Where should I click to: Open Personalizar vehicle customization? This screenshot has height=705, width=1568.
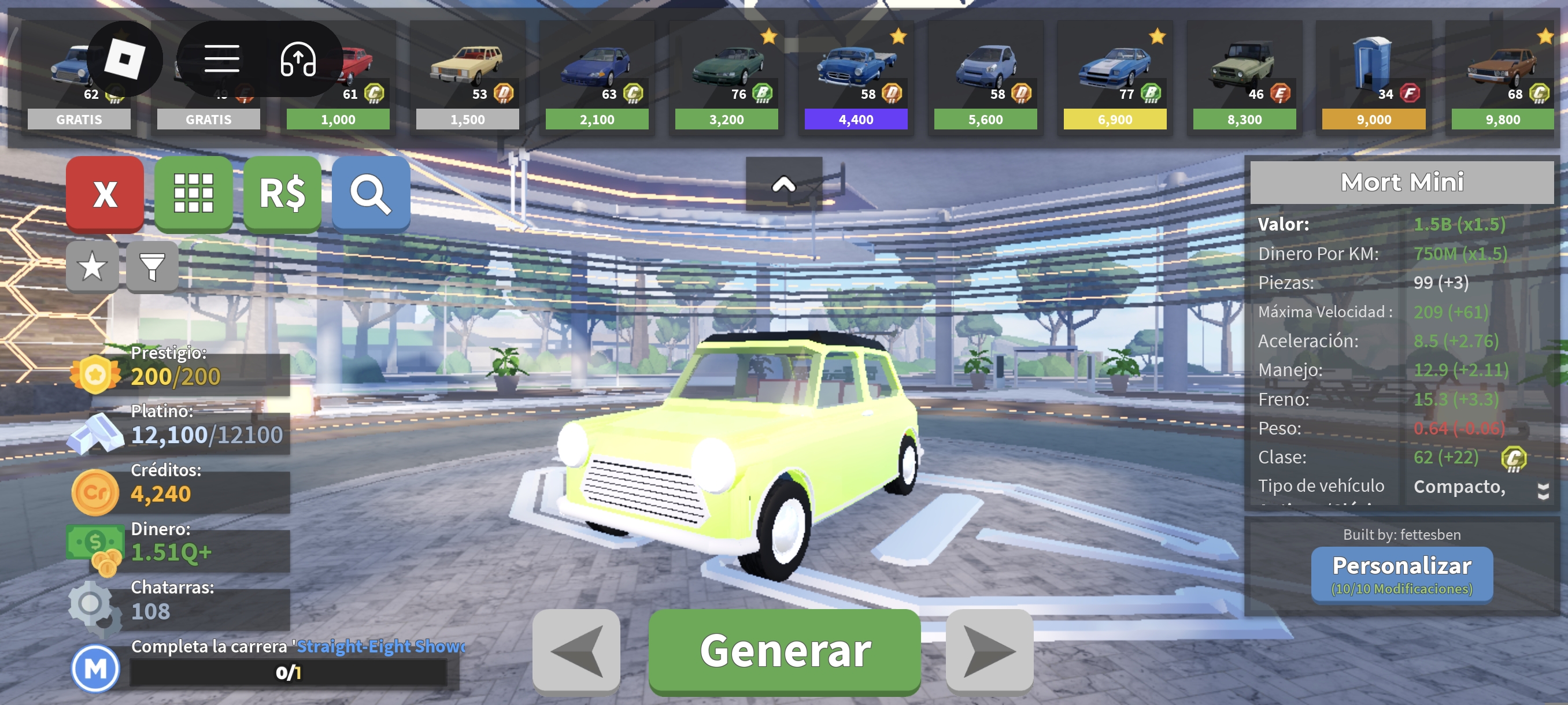pyautogui.click(x=1401, y=573)
